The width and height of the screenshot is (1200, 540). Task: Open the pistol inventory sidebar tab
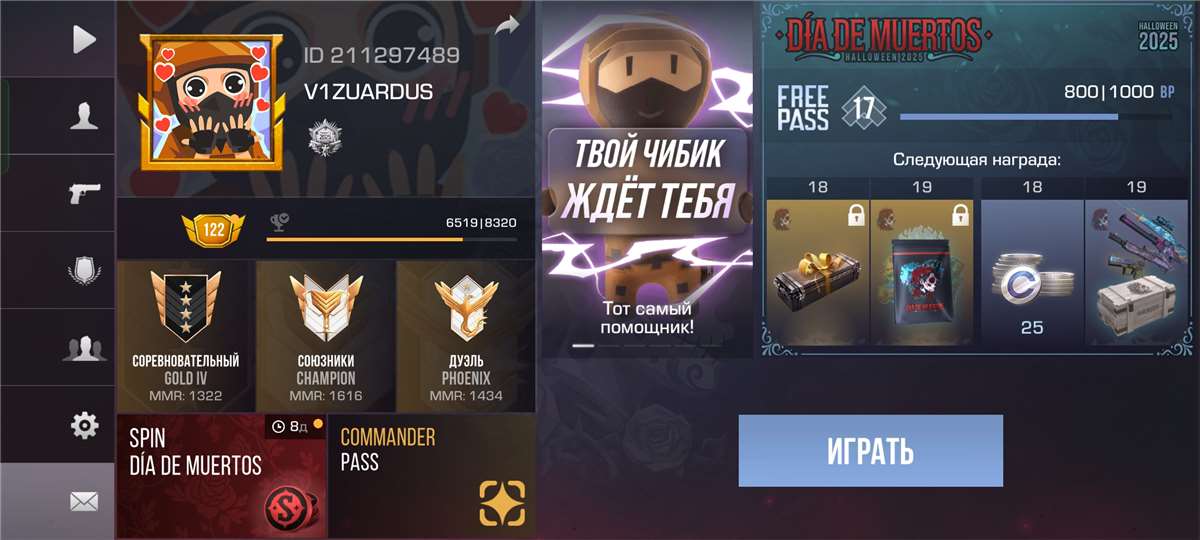click(84, 193)
